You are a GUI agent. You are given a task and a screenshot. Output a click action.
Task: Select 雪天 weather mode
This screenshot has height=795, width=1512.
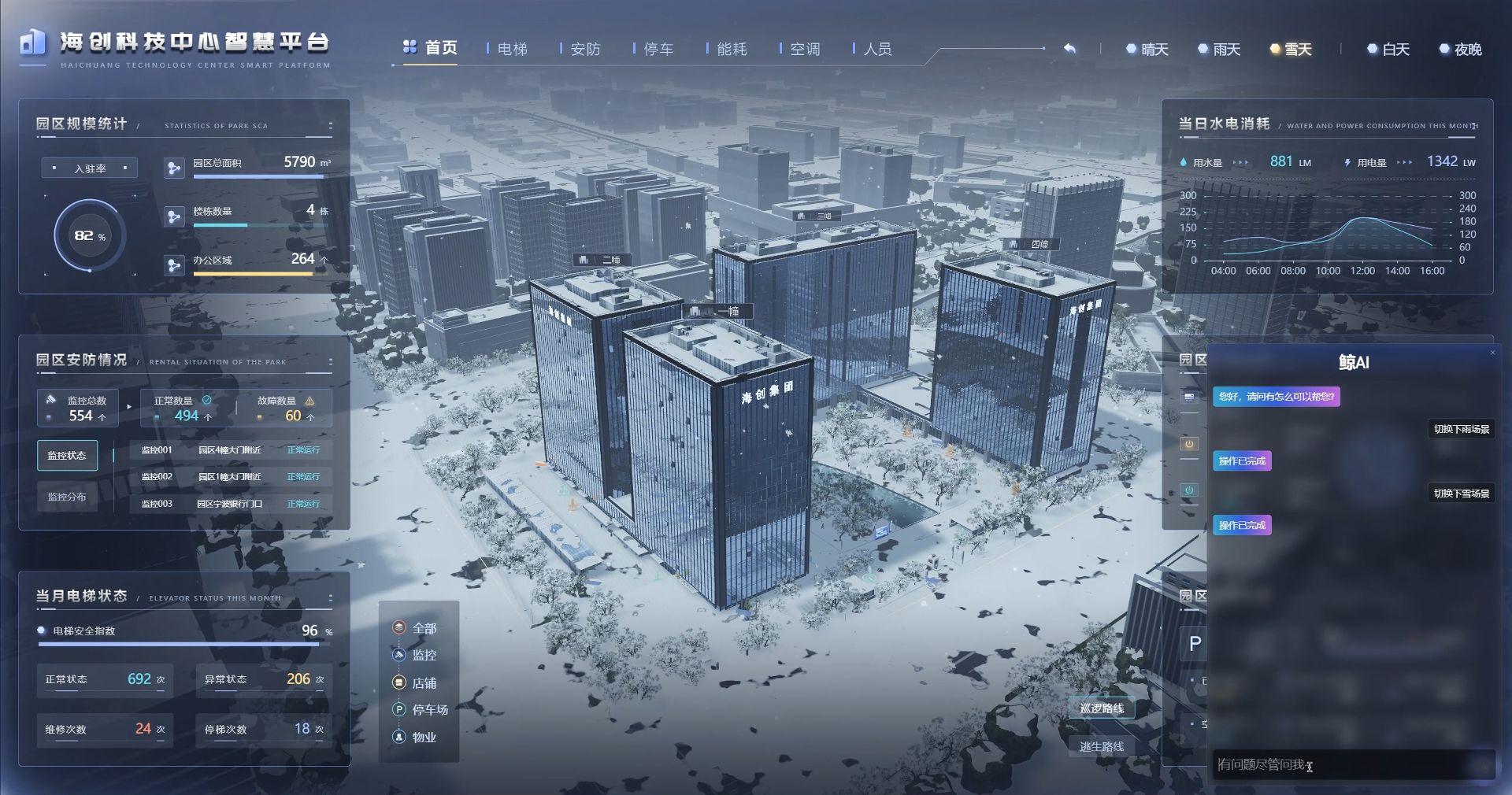[1291, 50]
